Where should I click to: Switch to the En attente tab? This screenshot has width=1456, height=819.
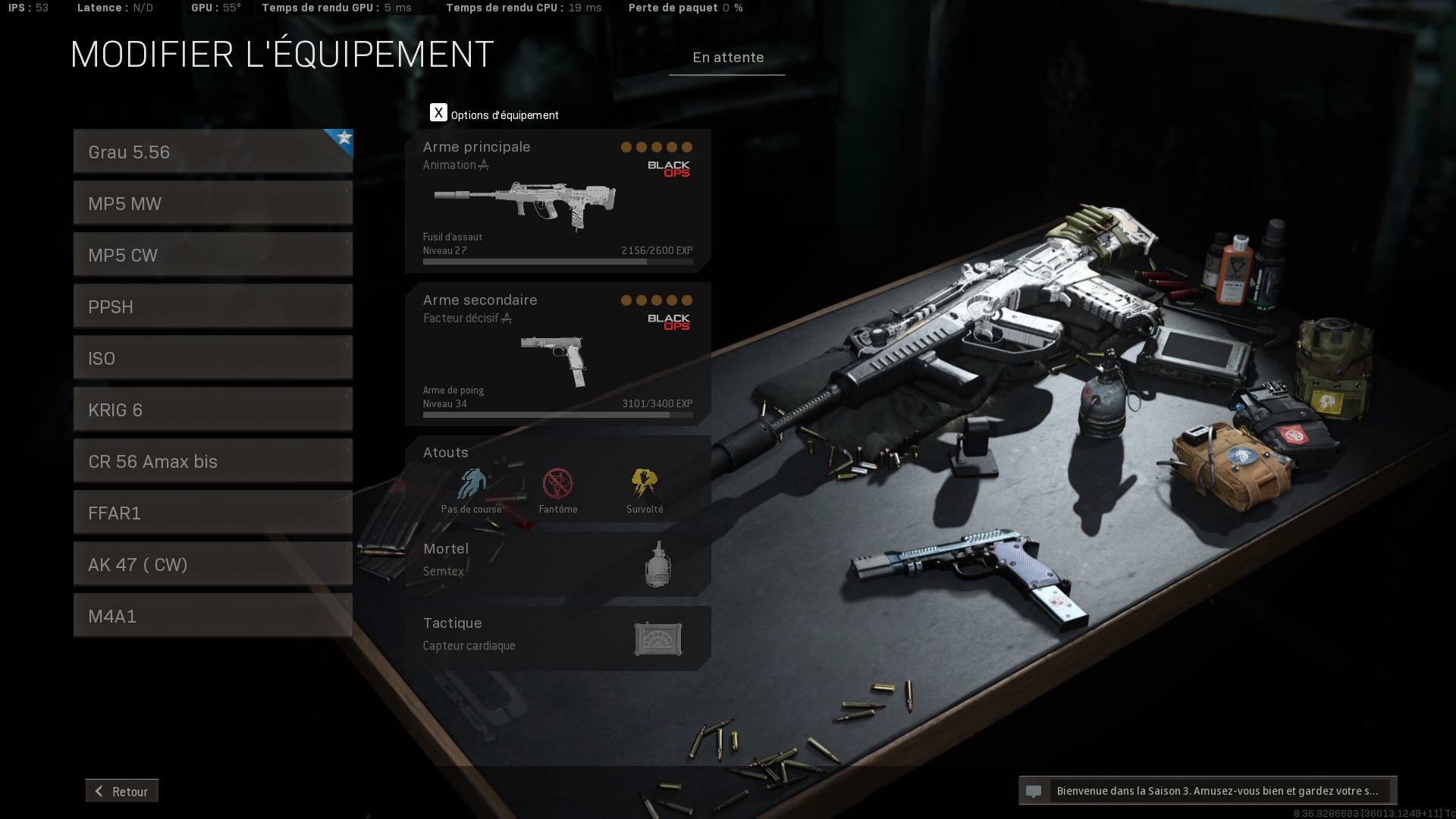[x=726, y=57]
